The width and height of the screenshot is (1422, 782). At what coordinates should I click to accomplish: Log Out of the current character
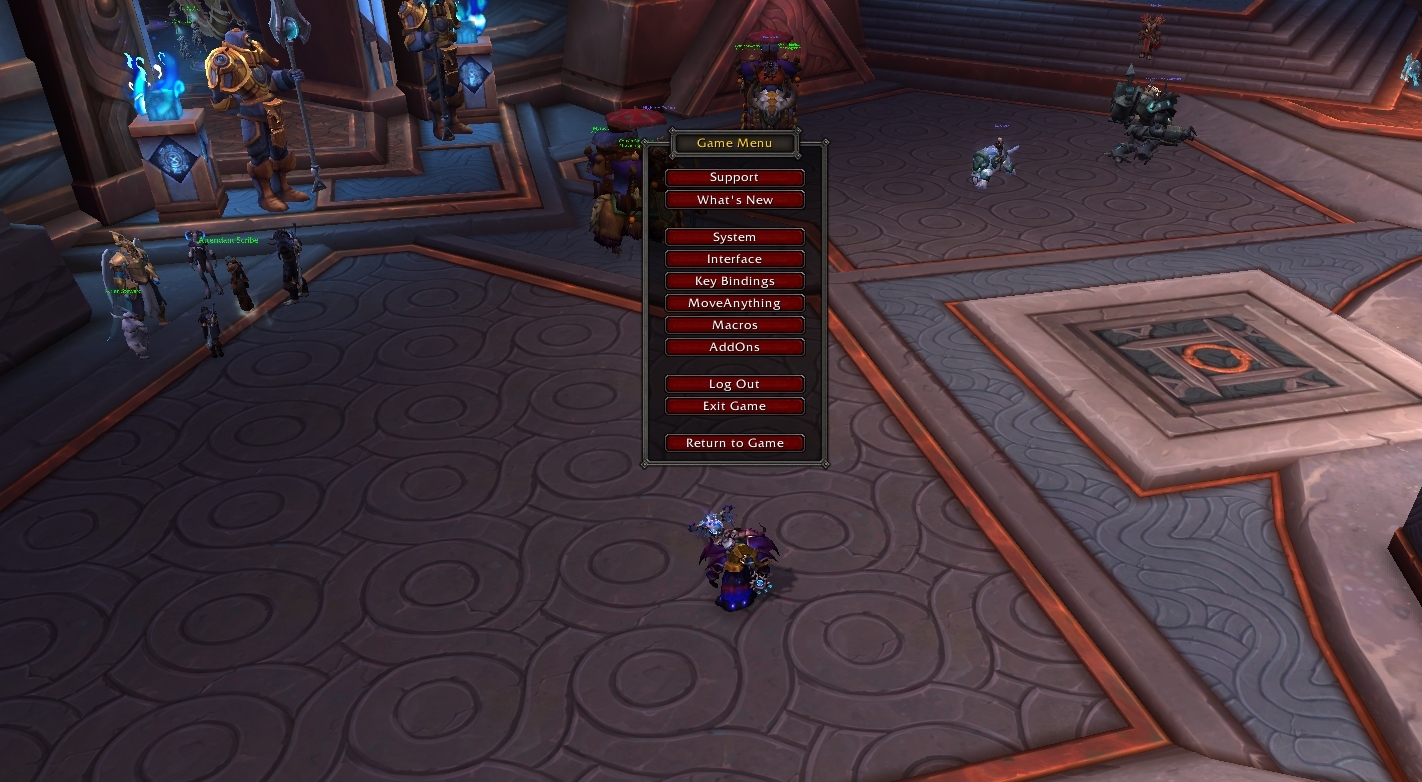click(735, 383)
